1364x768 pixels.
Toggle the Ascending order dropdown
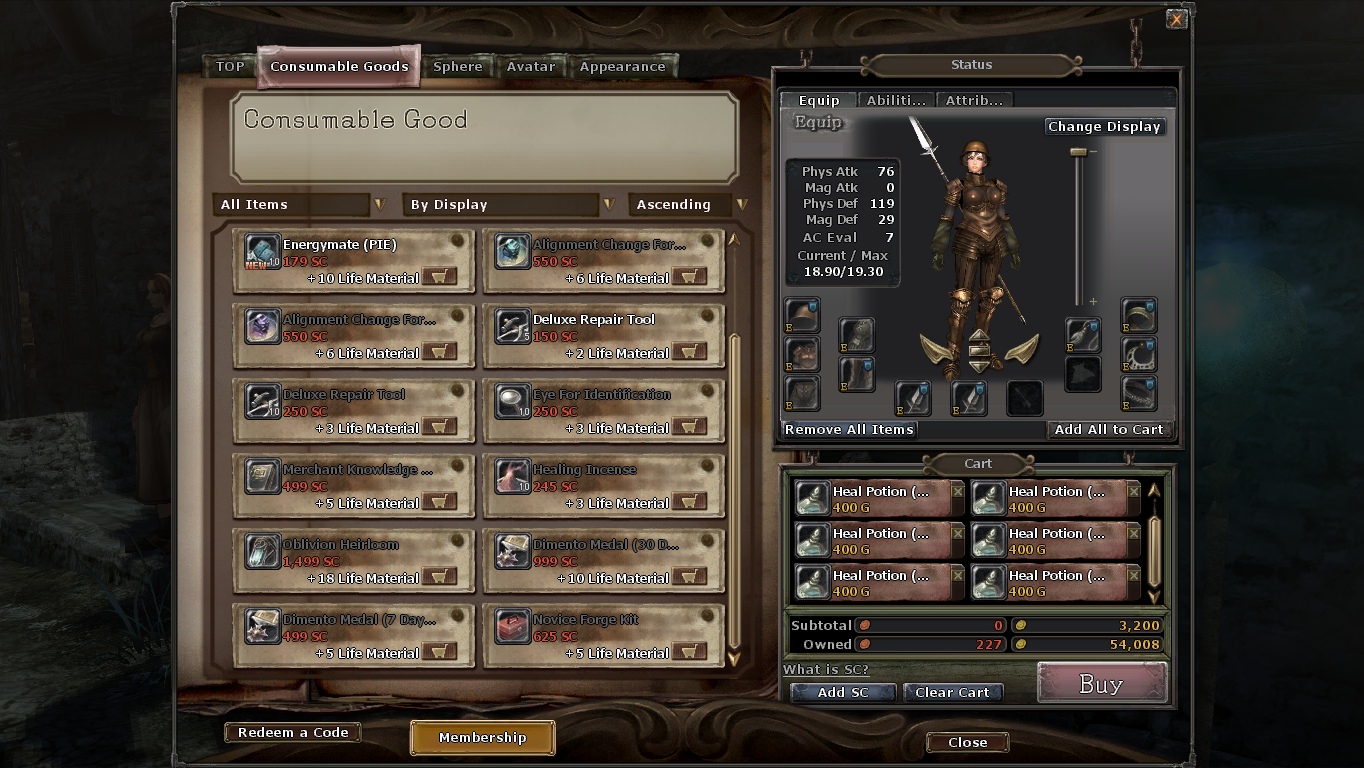[x=690, y=204]
